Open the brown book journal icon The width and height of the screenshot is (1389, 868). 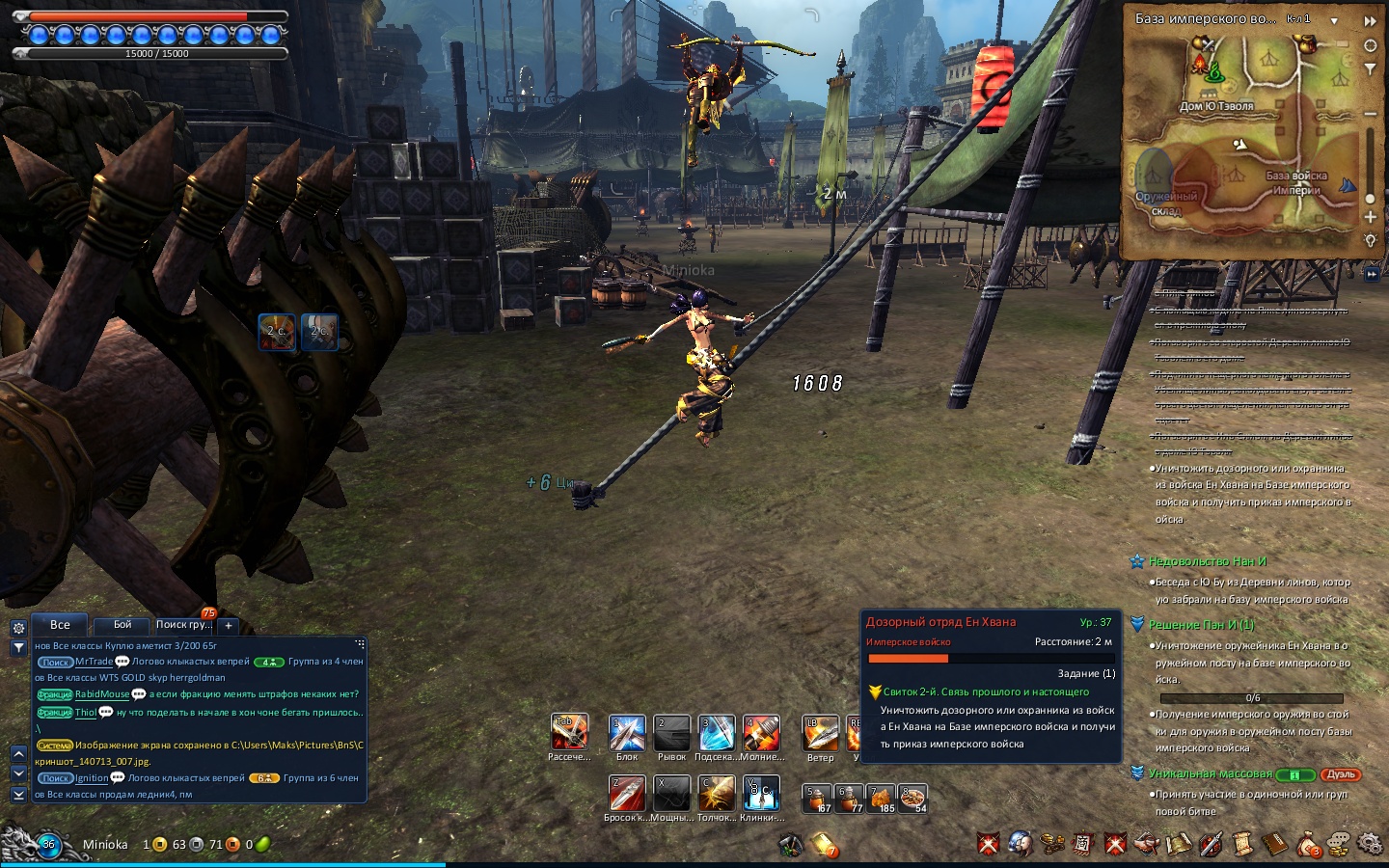coord(1275,845)
